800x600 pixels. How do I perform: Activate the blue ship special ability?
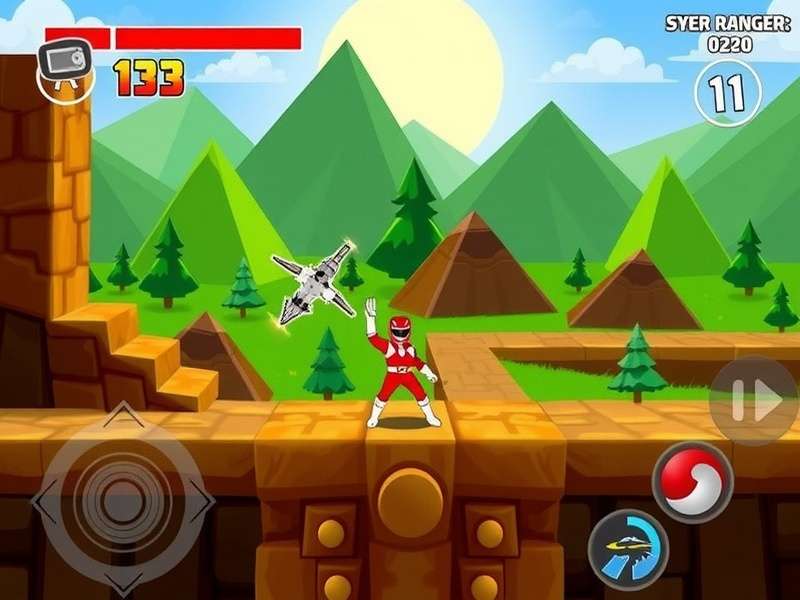628,549
